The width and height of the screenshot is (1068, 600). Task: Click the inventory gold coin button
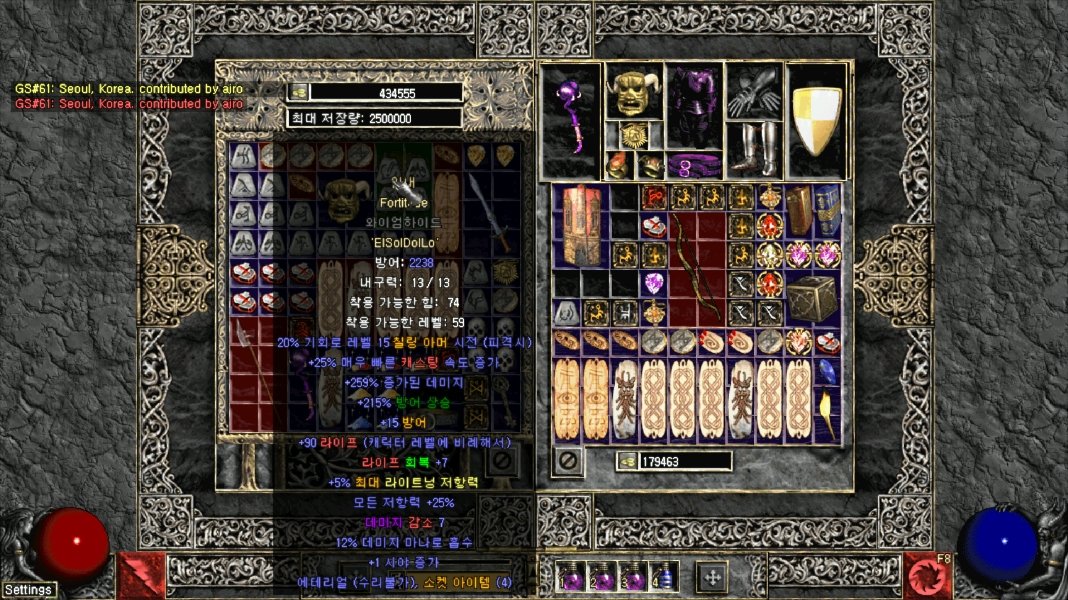point(627,461)
